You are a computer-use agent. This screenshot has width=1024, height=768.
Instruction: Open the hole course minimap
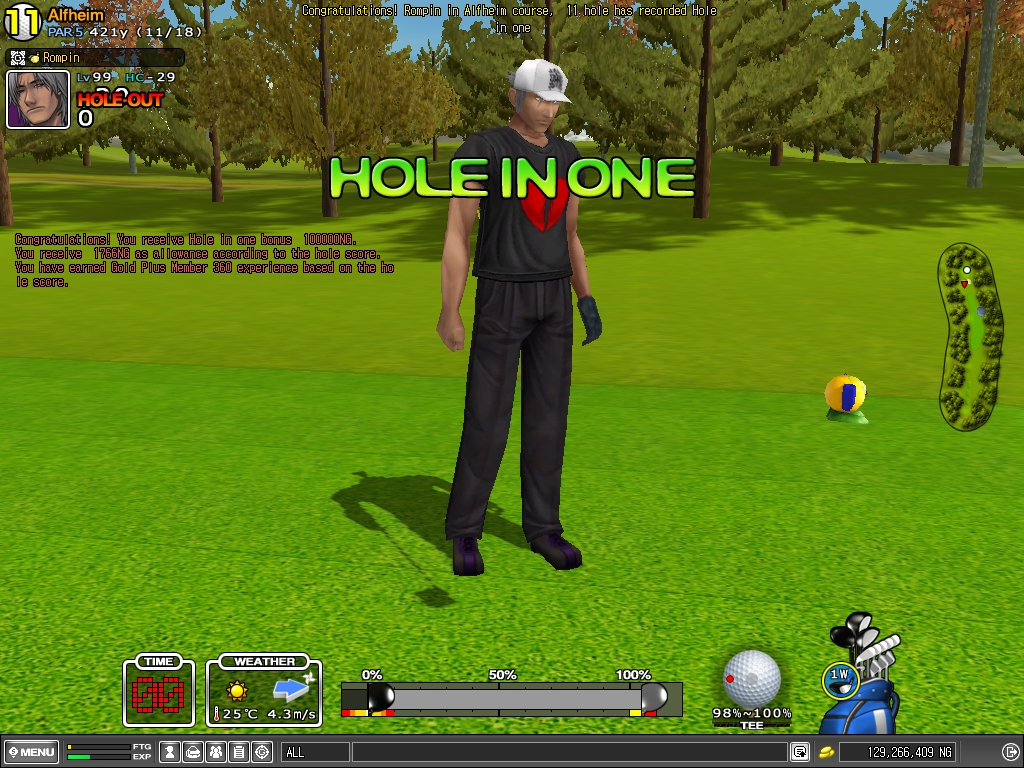pyautogui.click(x=969, y=337)
